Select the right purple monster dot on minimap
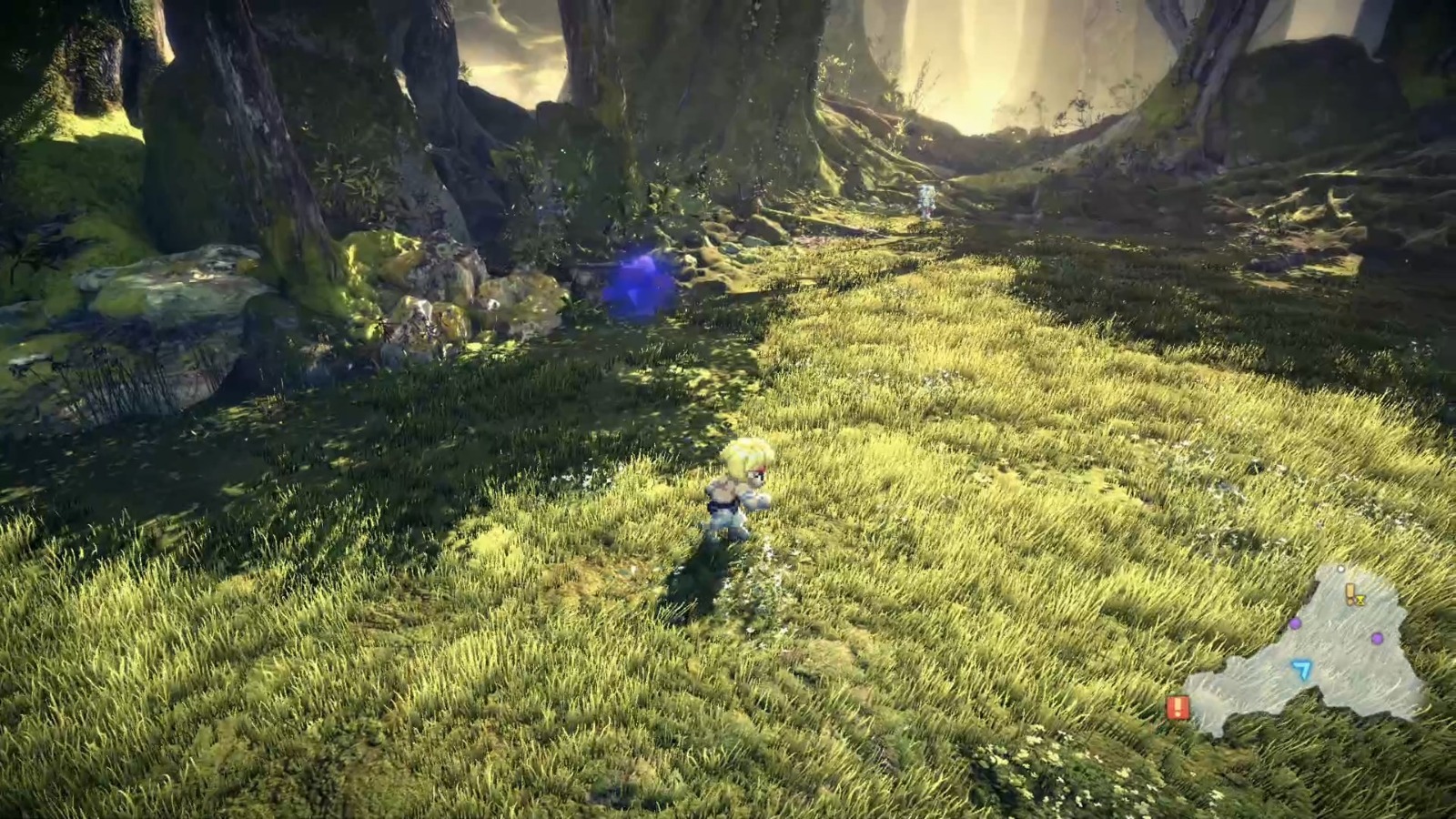The width and height of the screenshot is (1456, 819). coord(1377,638)
